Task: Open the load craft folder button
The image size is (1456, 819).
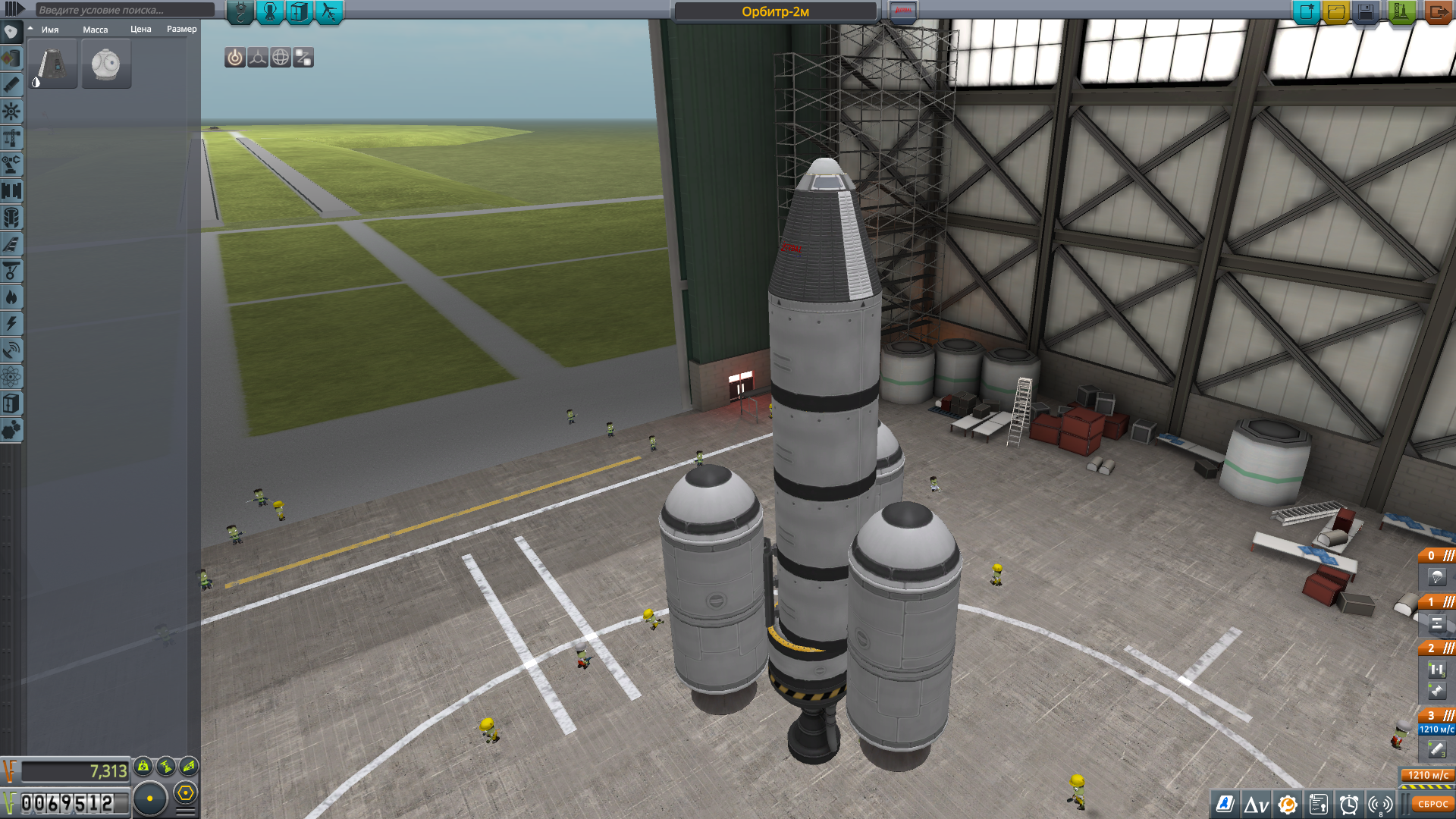Action: pos(1335,12)
